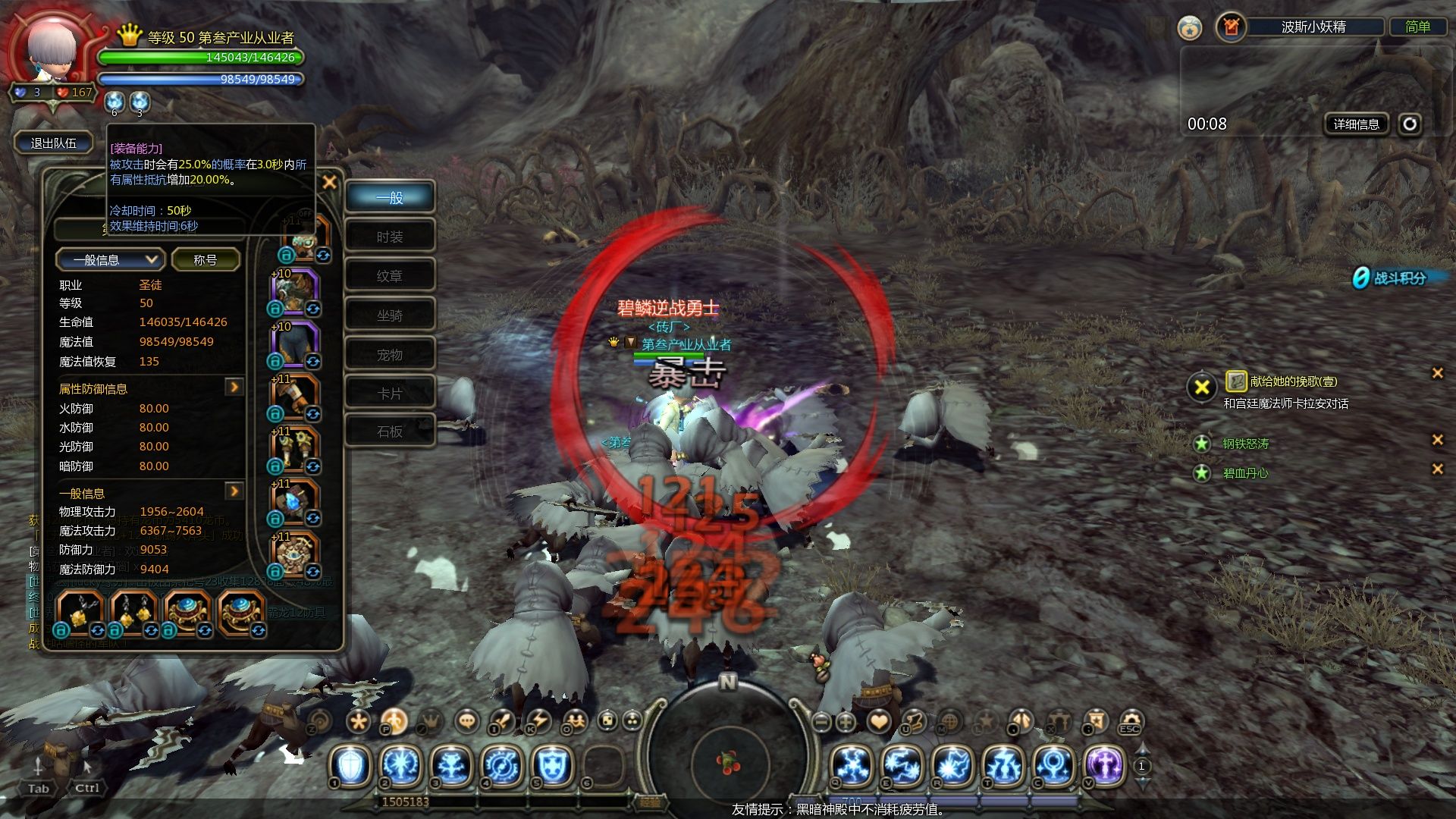Open the 一般信息 dropdown
1456x819 pixels.
[x=110, y=260]
